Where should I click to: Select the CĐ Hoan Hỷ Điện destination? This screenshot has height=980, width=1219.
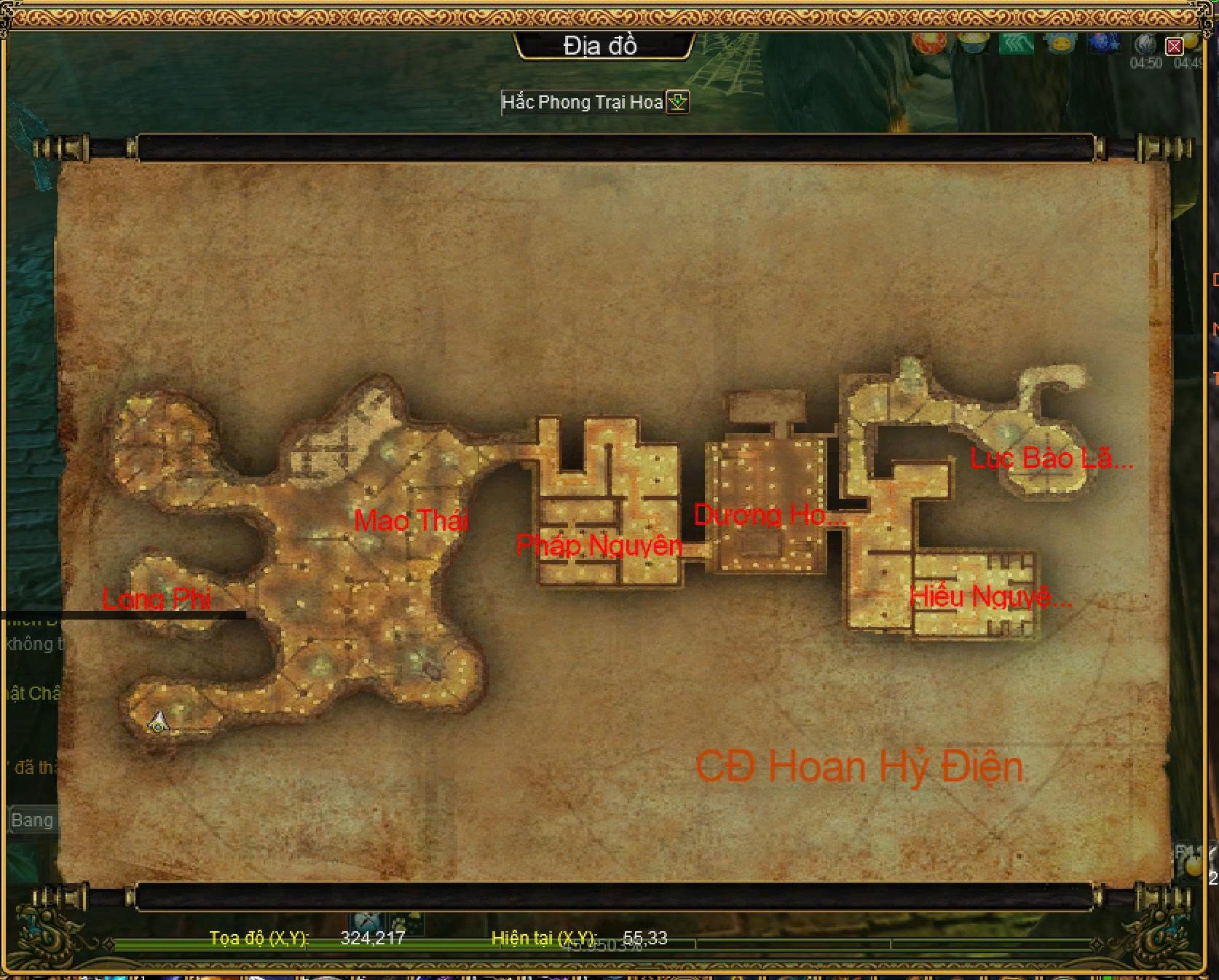point(859,767)
